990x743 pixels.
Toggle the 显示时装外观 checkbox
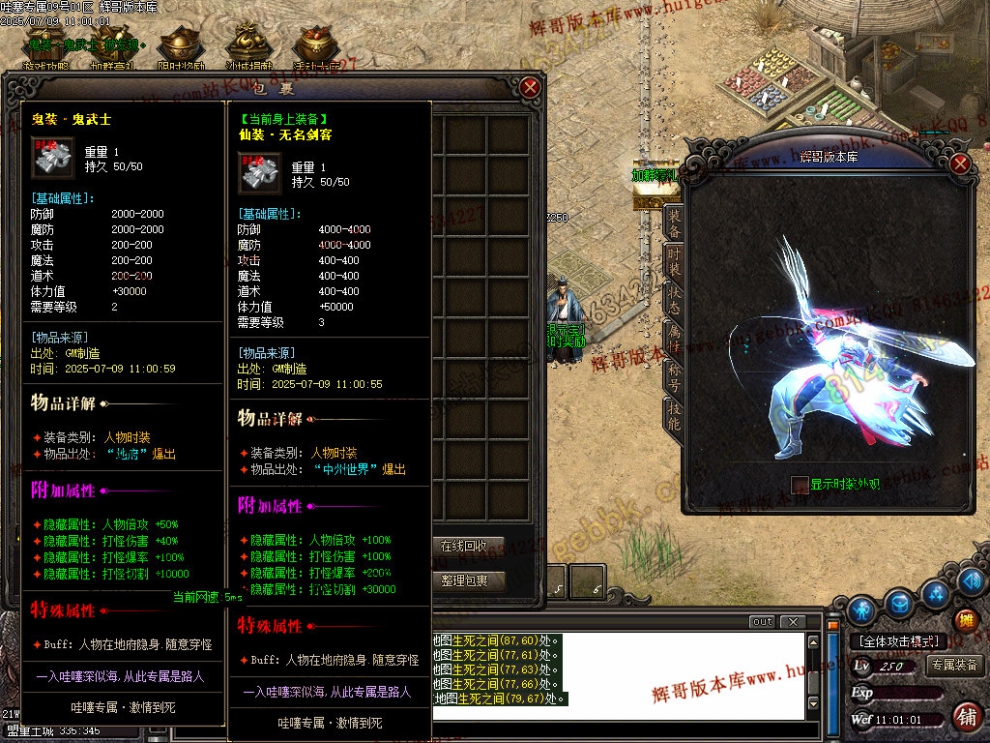pos(799,485)
